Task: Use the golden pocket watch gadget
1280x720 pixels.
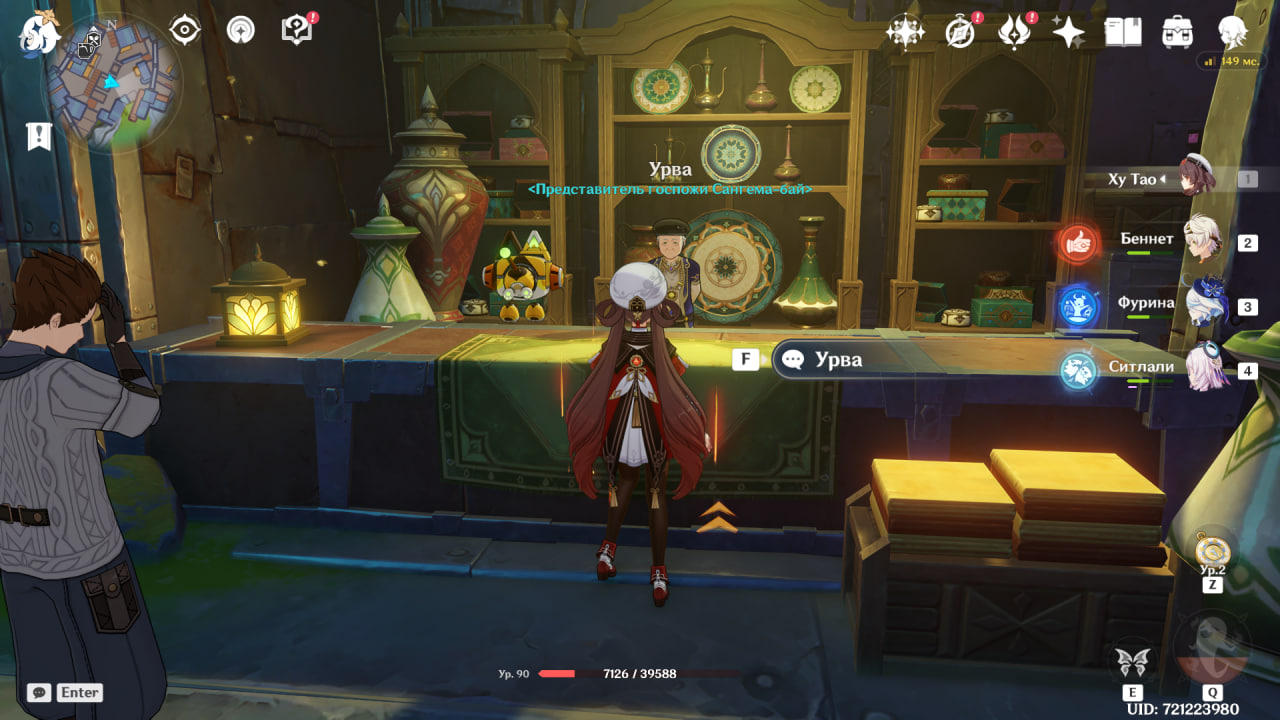Action: click(1212, 549)
